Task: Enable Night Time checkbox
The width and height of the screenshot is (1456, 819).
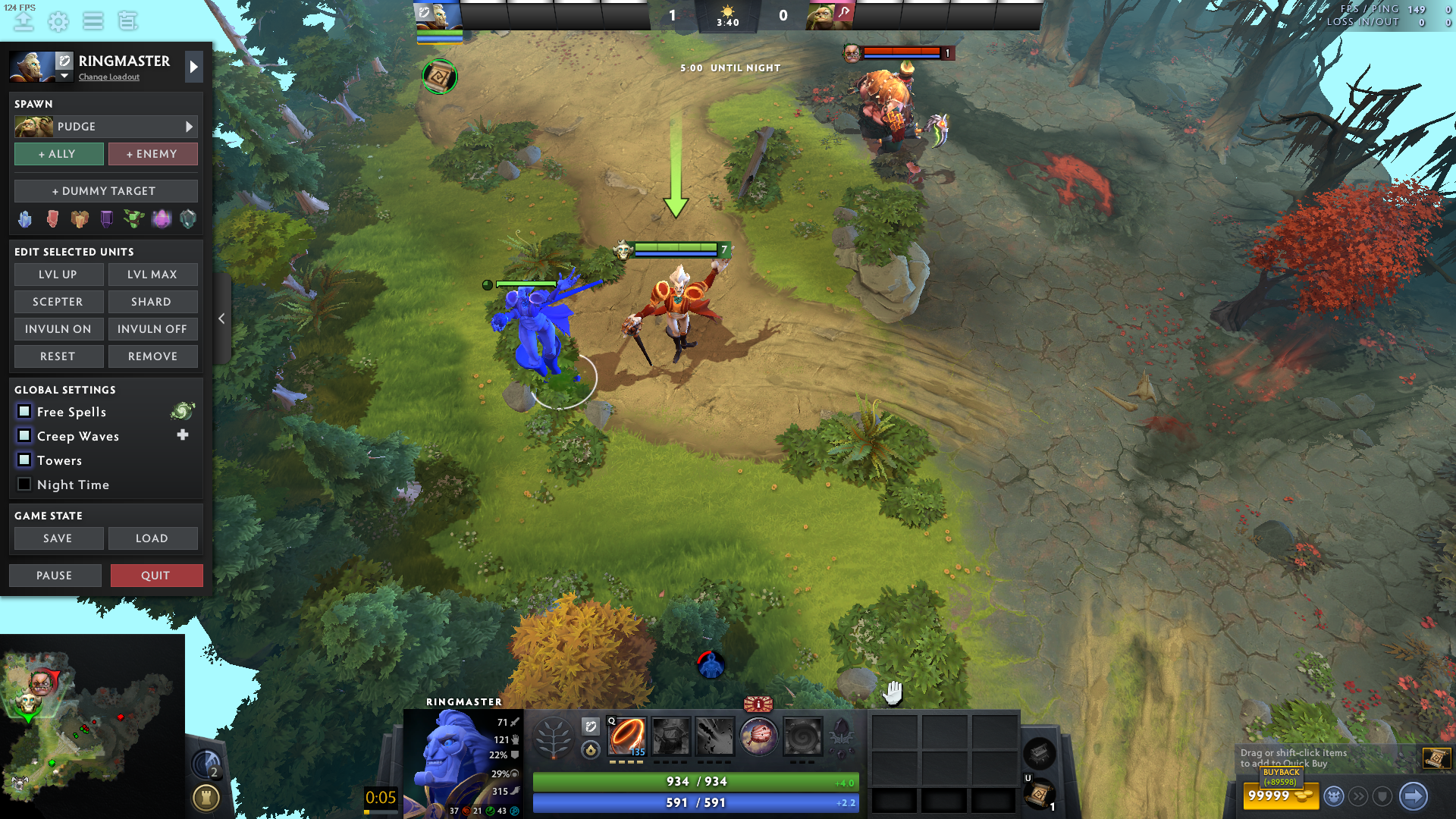Action: click(24, 485)
